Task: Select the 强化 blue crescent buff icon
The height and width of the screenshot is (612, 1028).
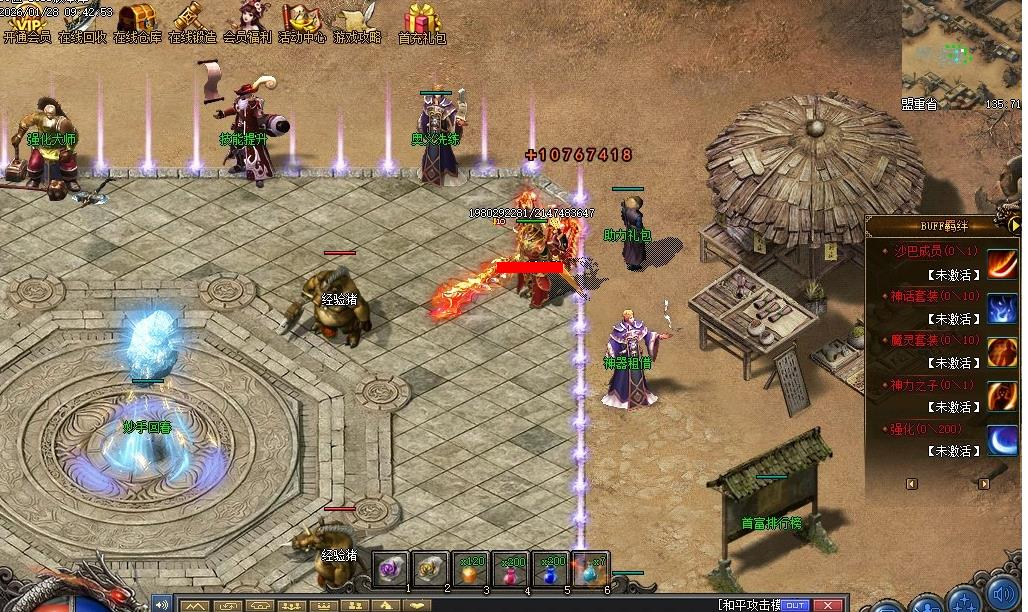Action: pyautogui.click(x=1003, y=440)
